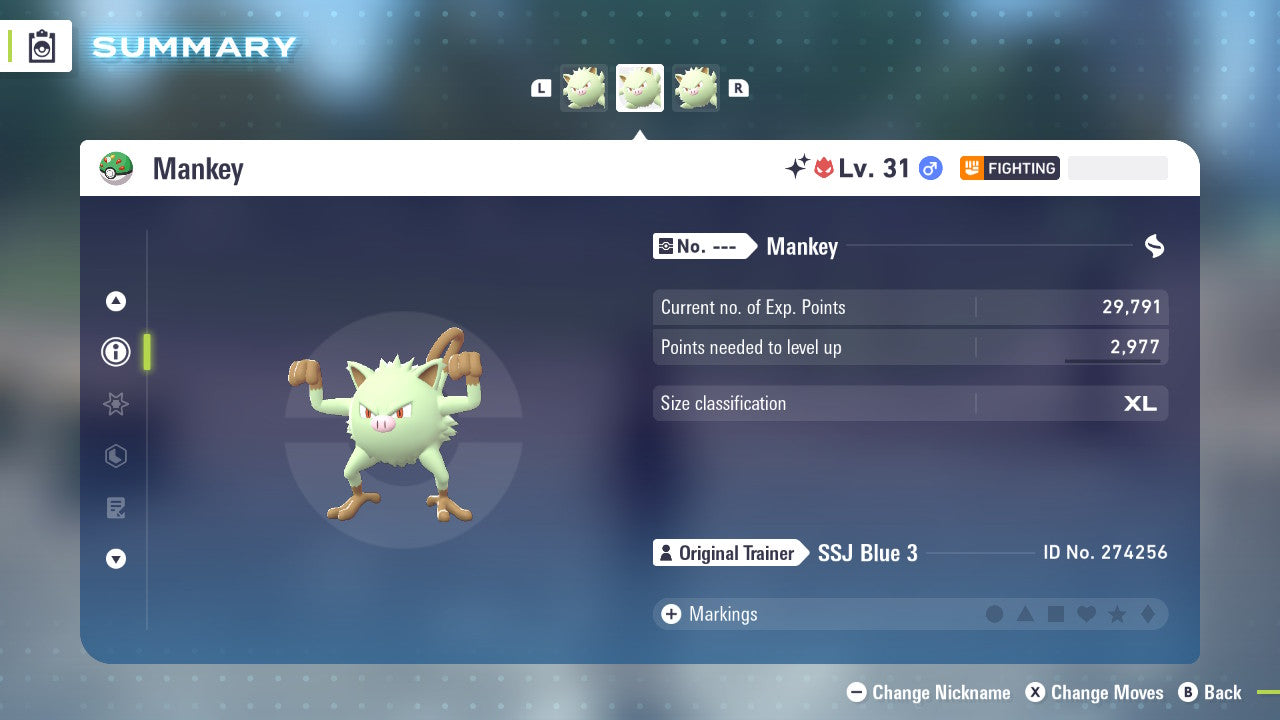This screenshot has width=1280, height=720.
Task: Select the FIGHTING type badge
Action: point(1009,168)
